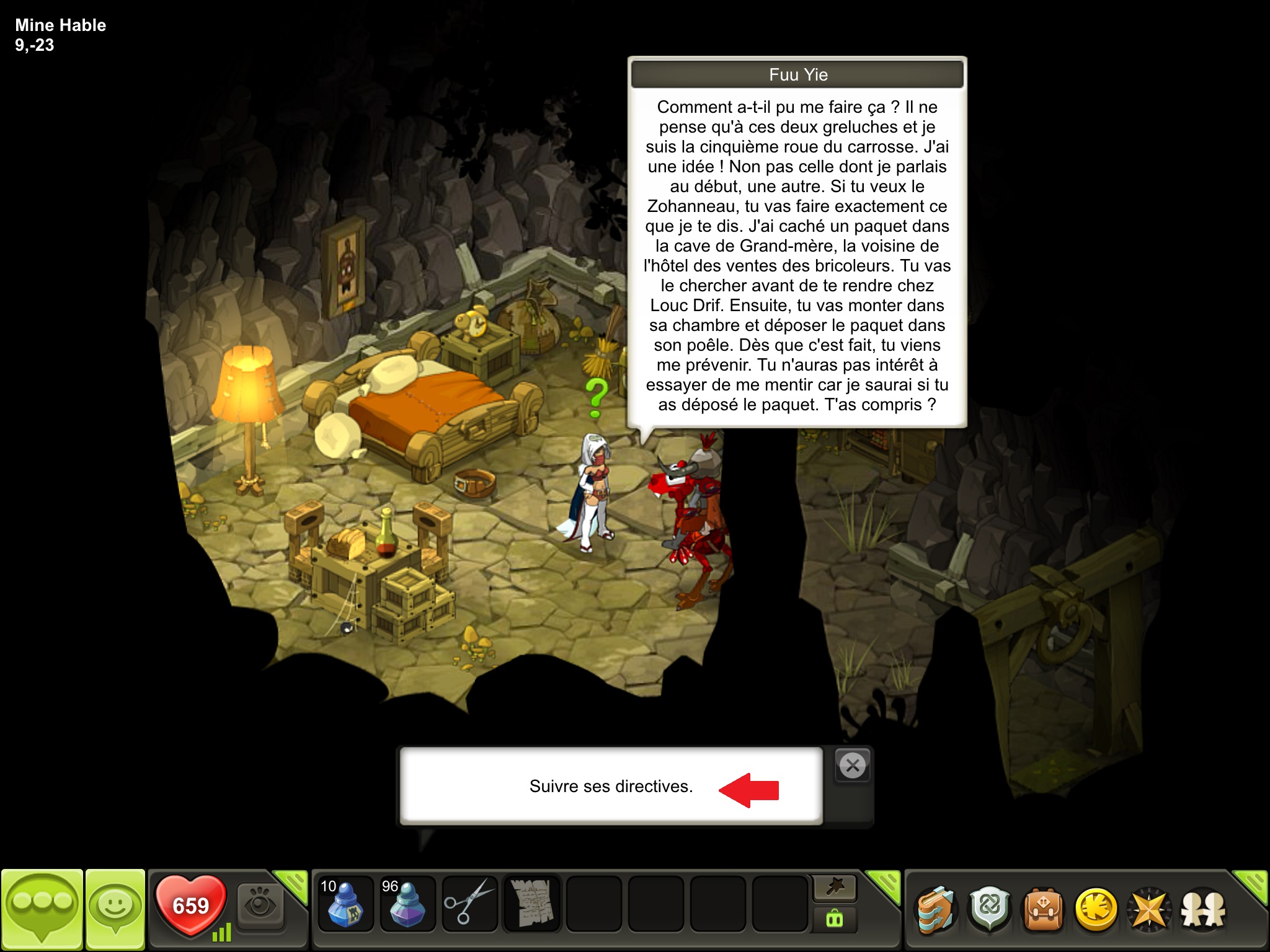Open the quest book with arrows
Screen dimensions: 1270x952
936,910
